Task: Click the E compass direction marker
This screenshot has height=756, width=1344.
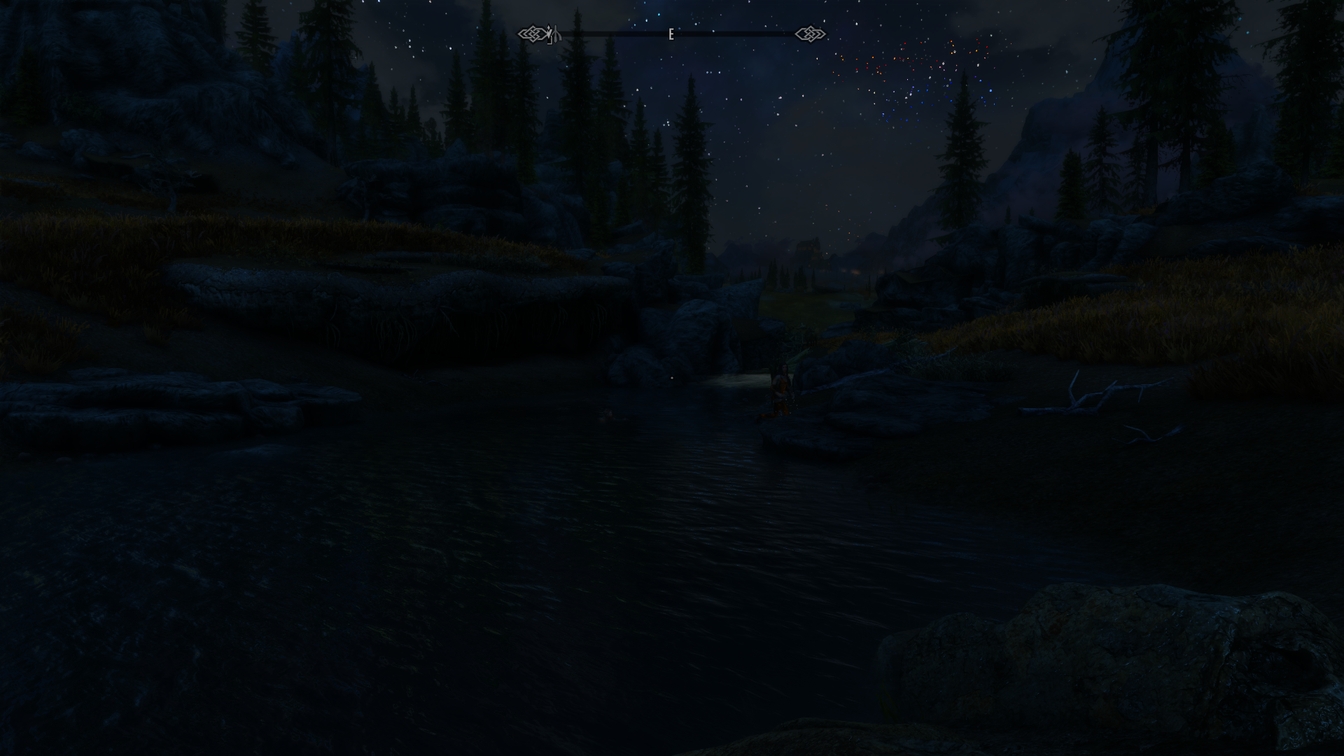Action: 671,33
